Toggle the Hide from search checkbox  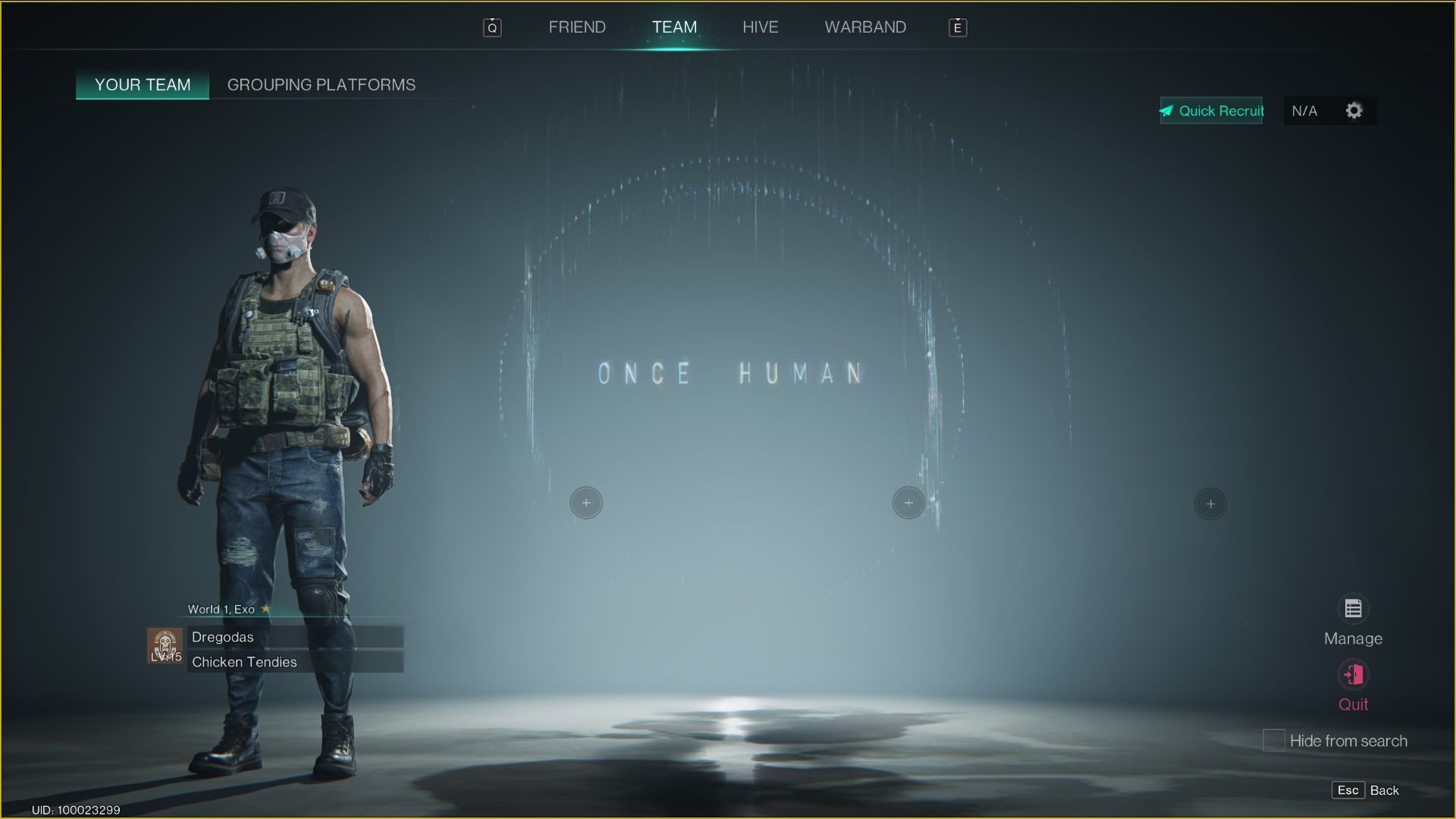(x=1273, y=740)
